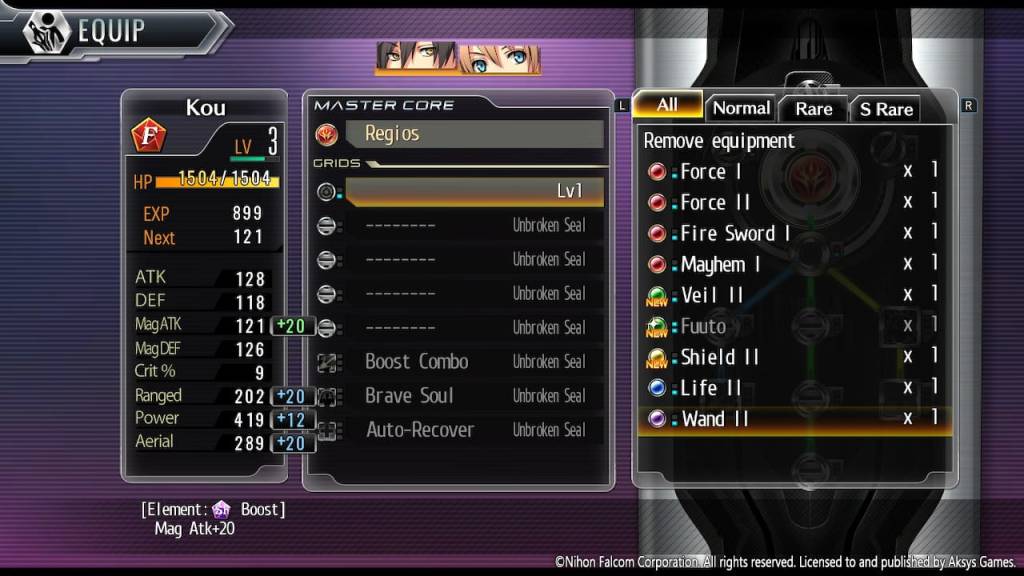Select the Lv1 grid slot

[x=473, y=191]
